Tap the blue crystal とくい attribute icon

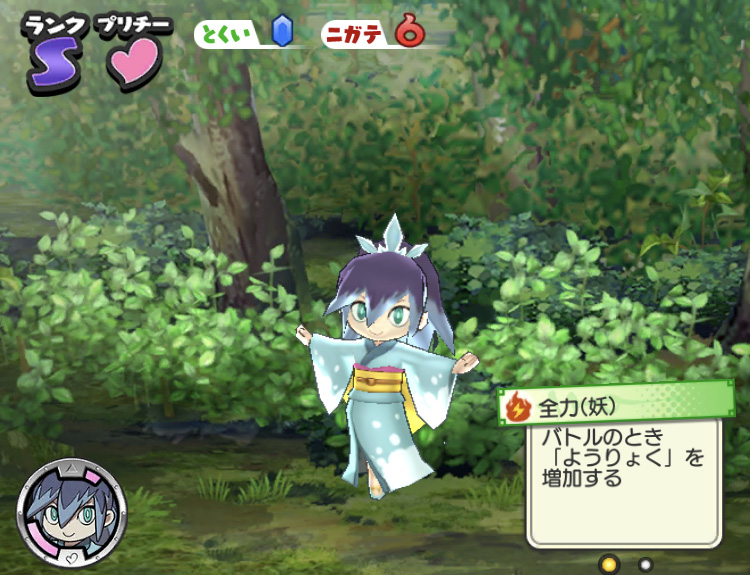[x=281, y=32]
